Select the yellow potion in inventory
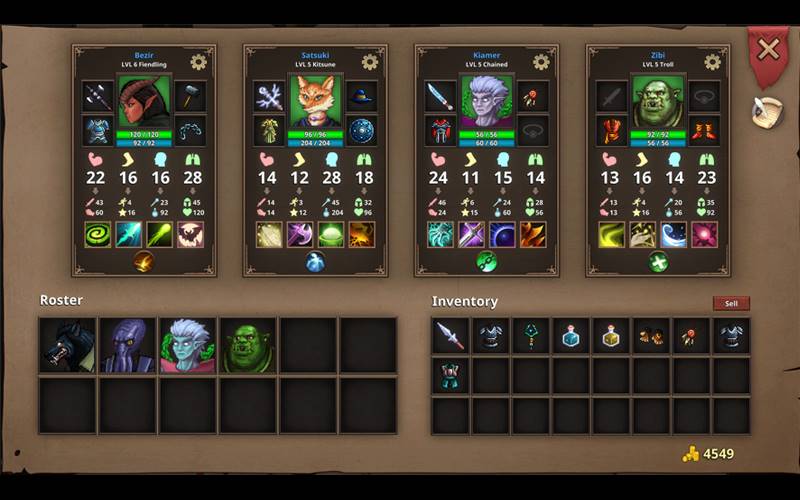Image resolution: width=800 pixels, height=500 pixels. (611, 336)
